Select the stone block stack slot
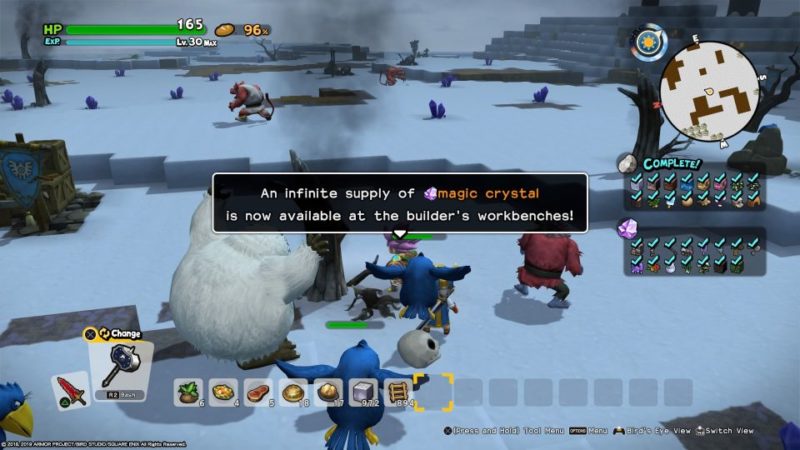The image size is (800, 450). click(364, 392)
